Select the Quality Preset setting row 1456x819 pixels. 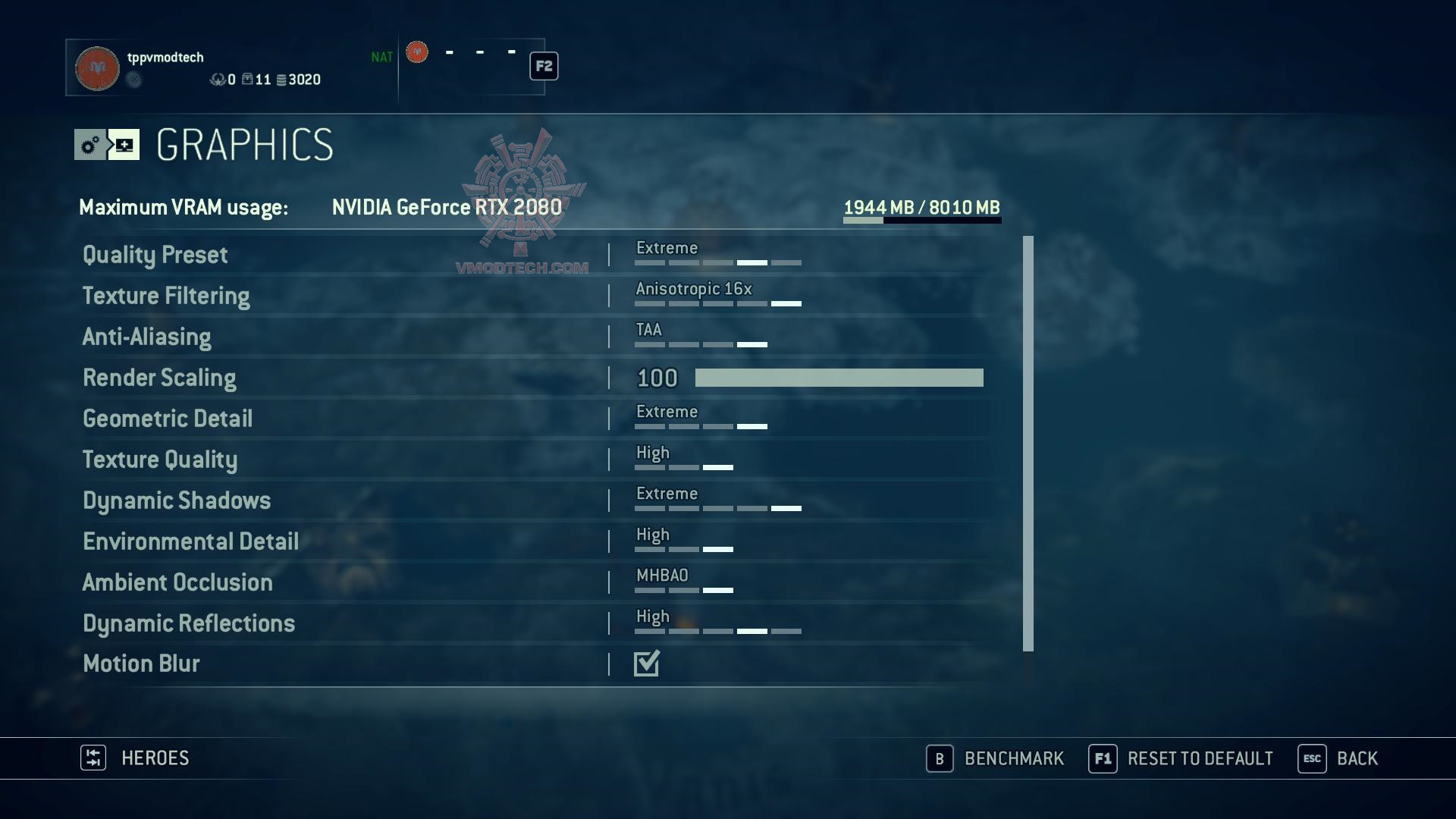[x=155, y=255]
